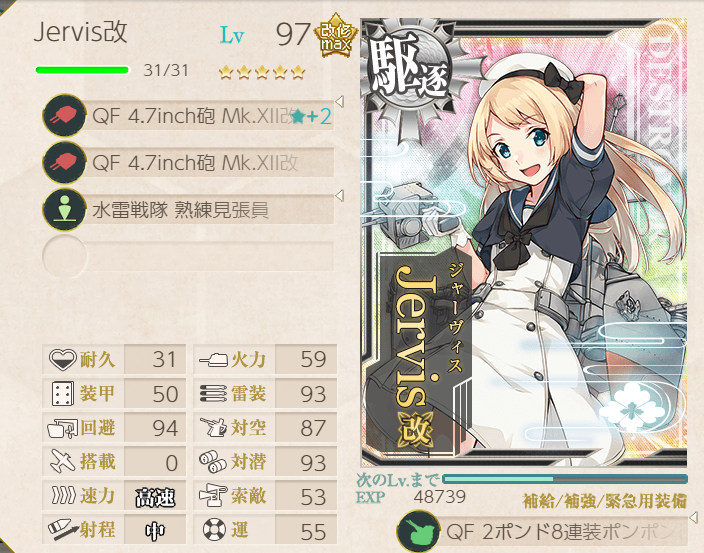The image size is (704, 553).
Task: Click the empty fourth equipment slot
Action: (190, 257)
